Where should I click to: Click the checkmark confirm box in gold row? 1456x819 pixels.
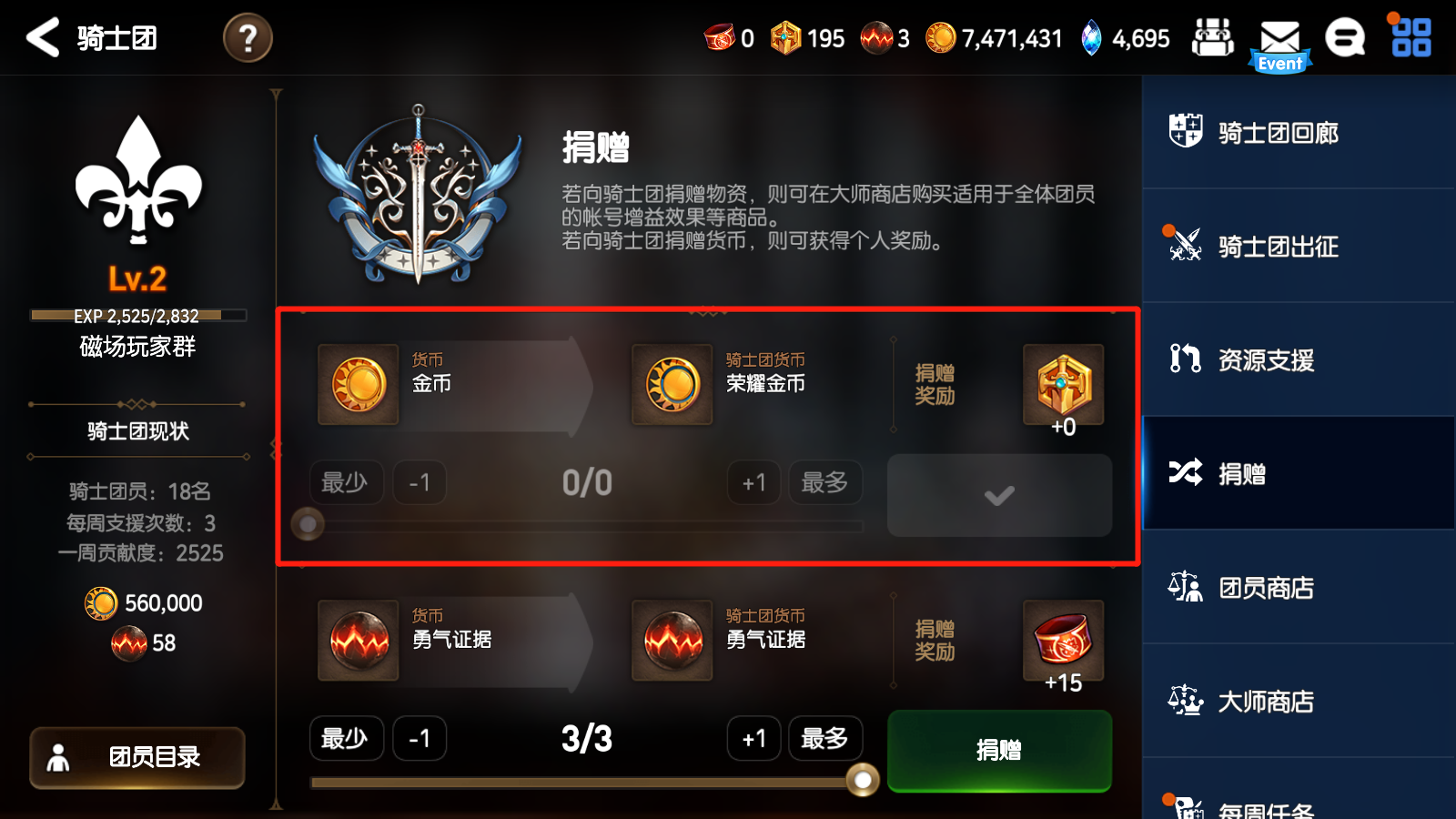(x=998, y=495)
